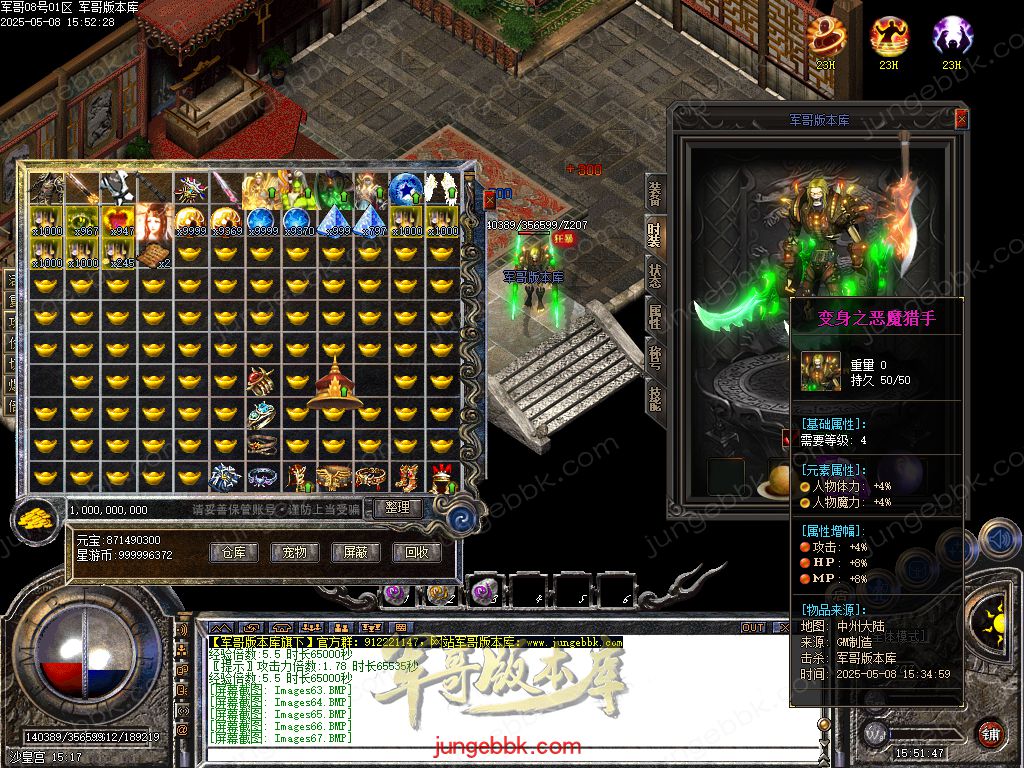The height and width of the screenshot is (768, 1024).
Task: Switch to the 状态 status tab
Action: coord(655,277)
